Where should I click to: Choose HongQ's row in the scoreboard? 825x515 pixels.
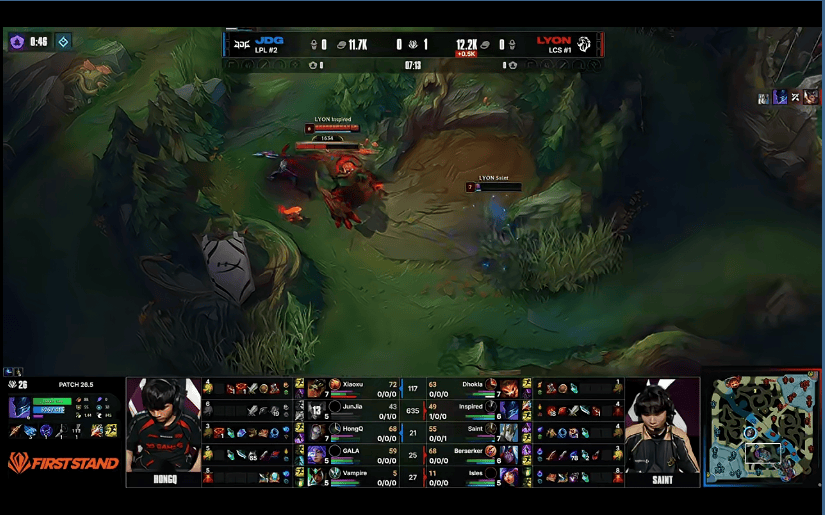(x=351, y=431)
